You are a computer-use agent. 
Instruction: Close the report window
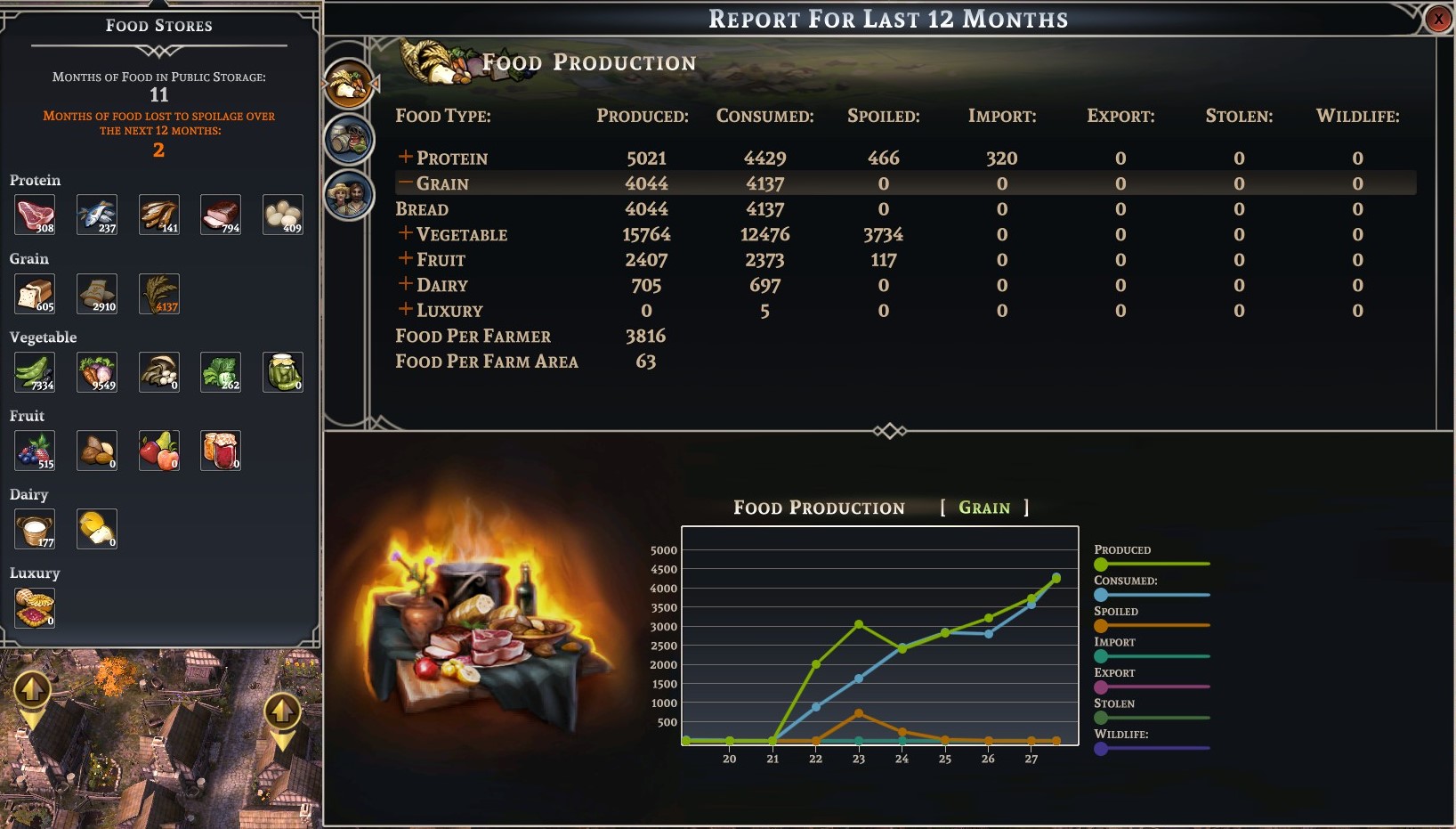point(1438,19)
